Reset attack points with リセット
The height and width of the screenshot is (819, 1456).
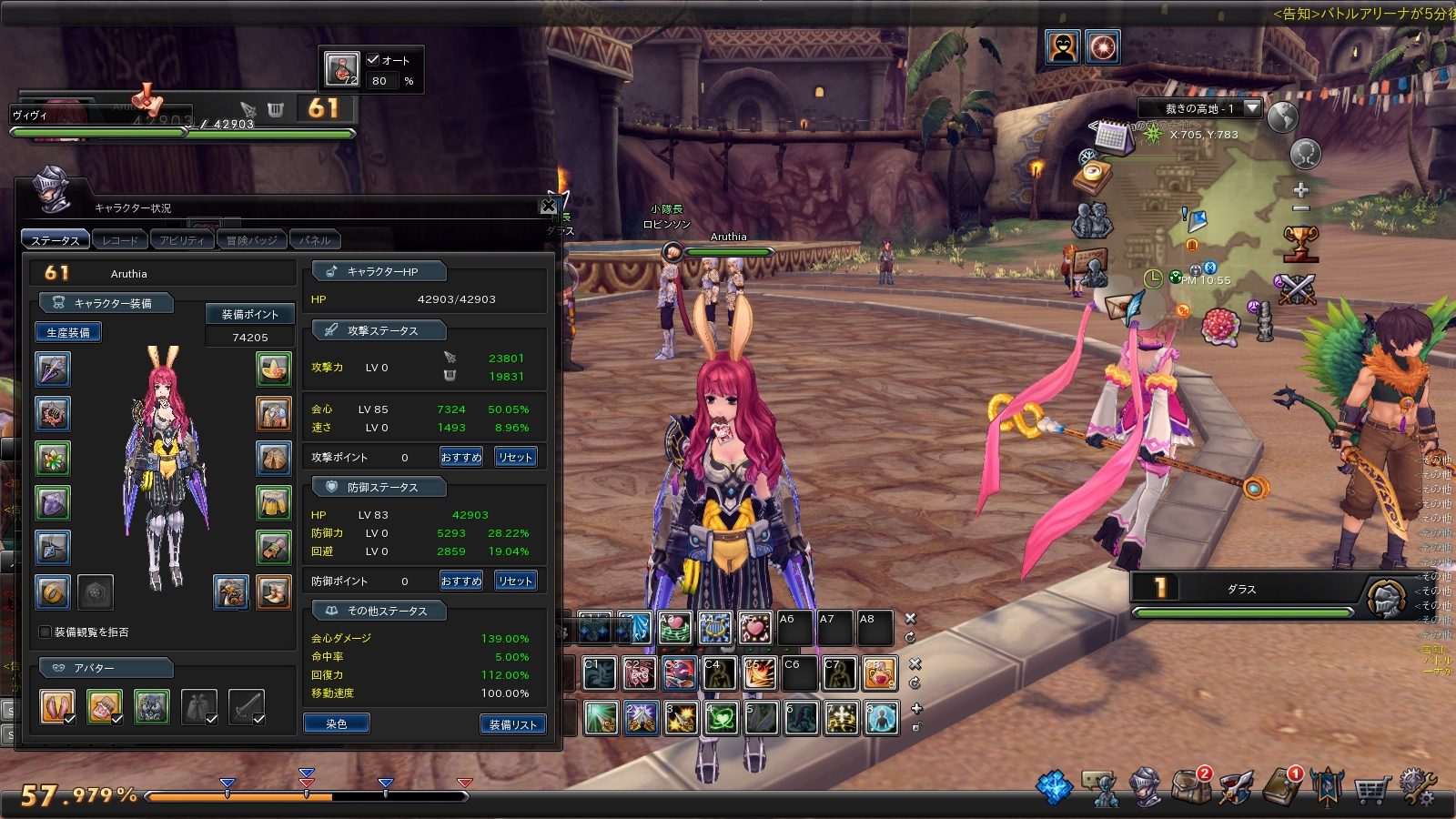pos(515,458)
